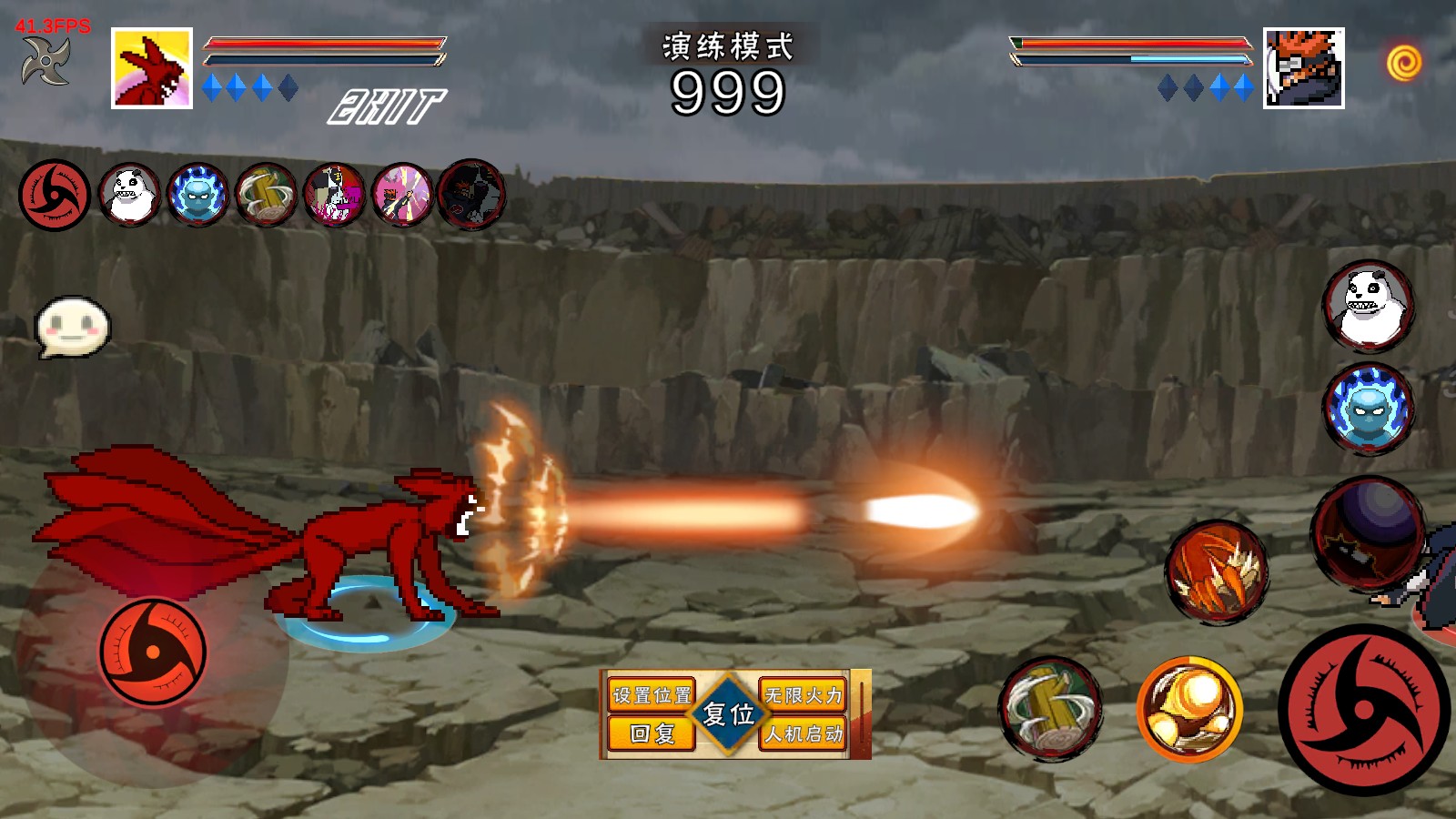Choose the black-and-white figure with pink icon
Screen dimensions: 1456x819
335,194
